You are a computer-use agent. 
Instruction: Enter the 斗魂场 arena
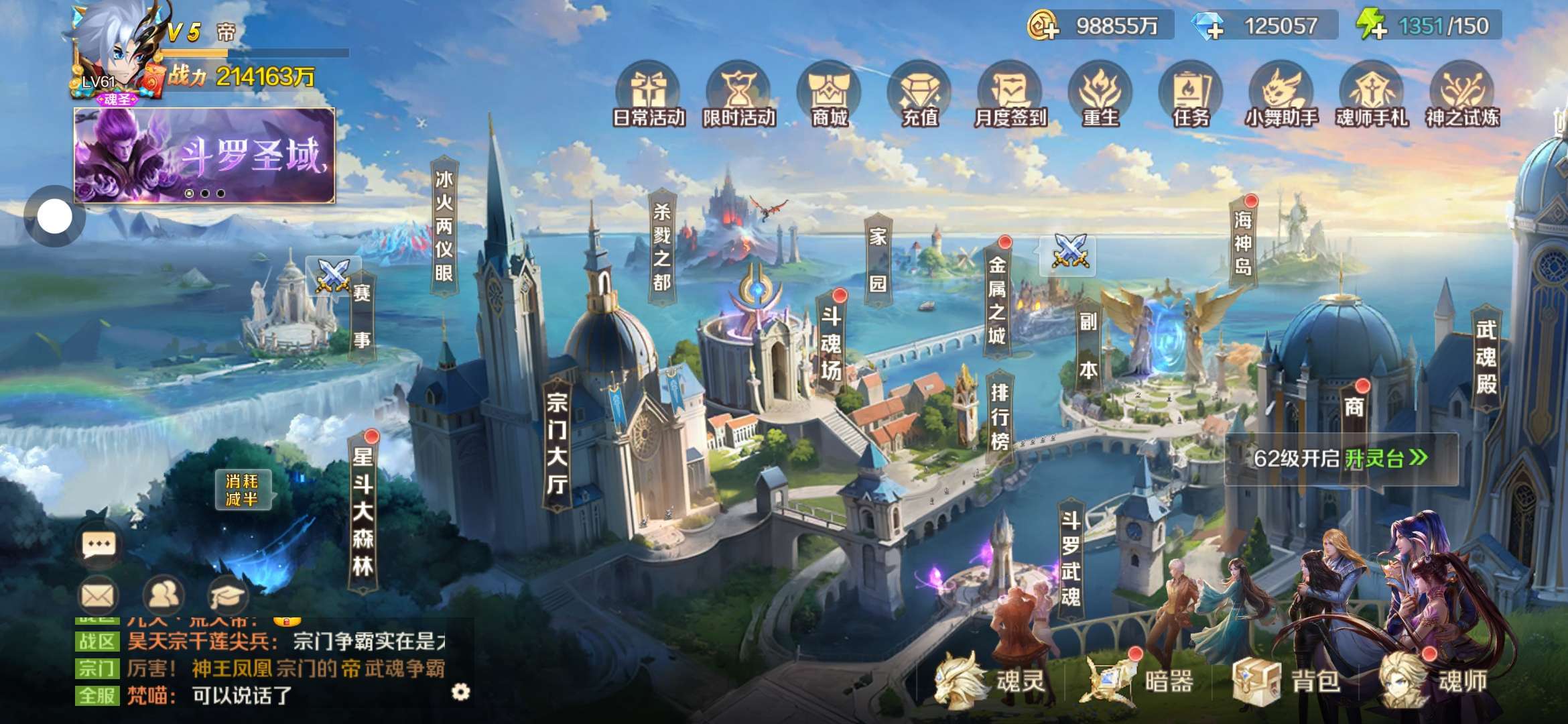[831, 343]
